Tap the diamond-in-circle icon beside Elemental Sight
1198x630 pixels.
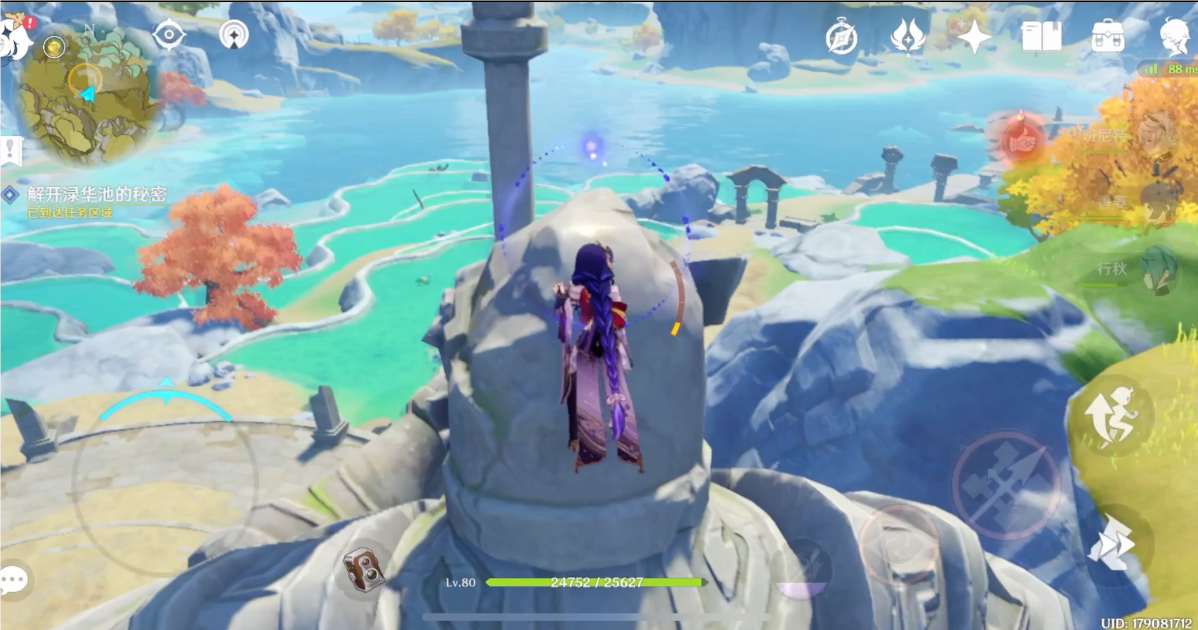(234, 35)
